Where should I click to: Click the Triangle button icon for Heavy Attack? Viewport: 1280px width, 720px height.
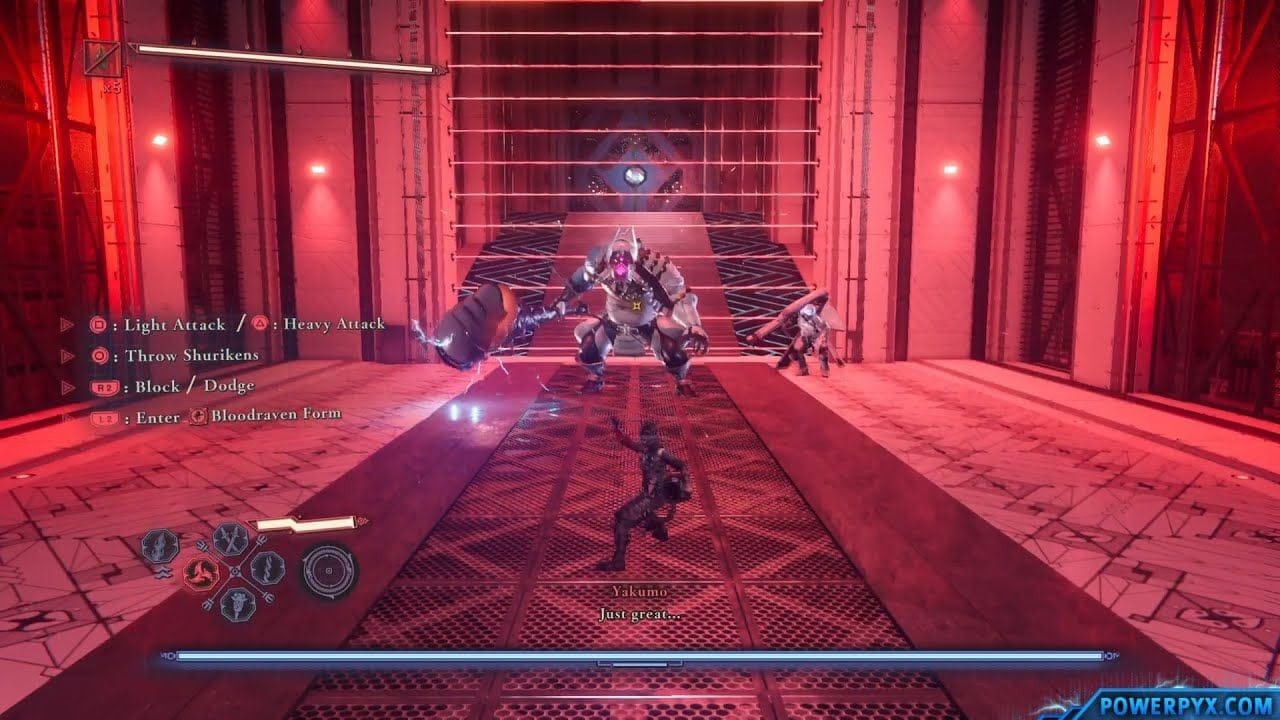(259, 322)
